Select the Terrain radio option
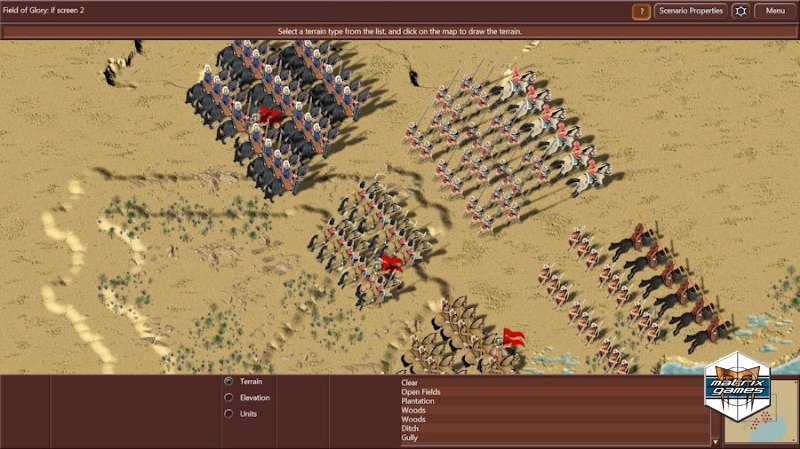This screenshot has height=449, width=800. click(229, 381)
